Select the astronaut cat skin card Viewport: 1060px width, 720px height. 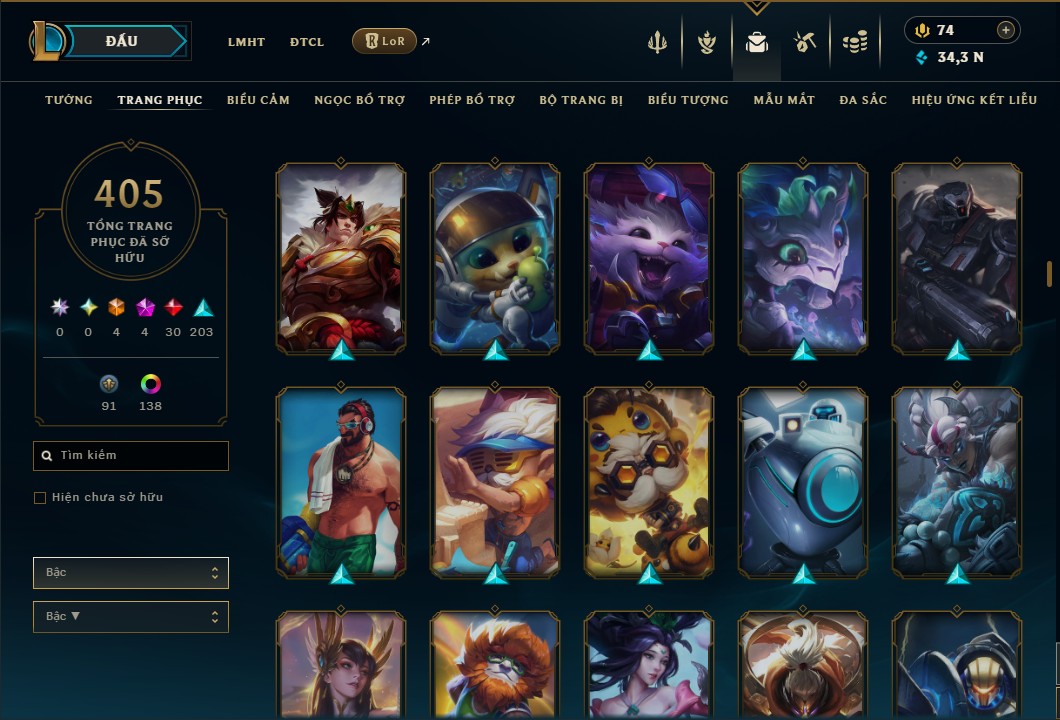(x=495, y=258)
